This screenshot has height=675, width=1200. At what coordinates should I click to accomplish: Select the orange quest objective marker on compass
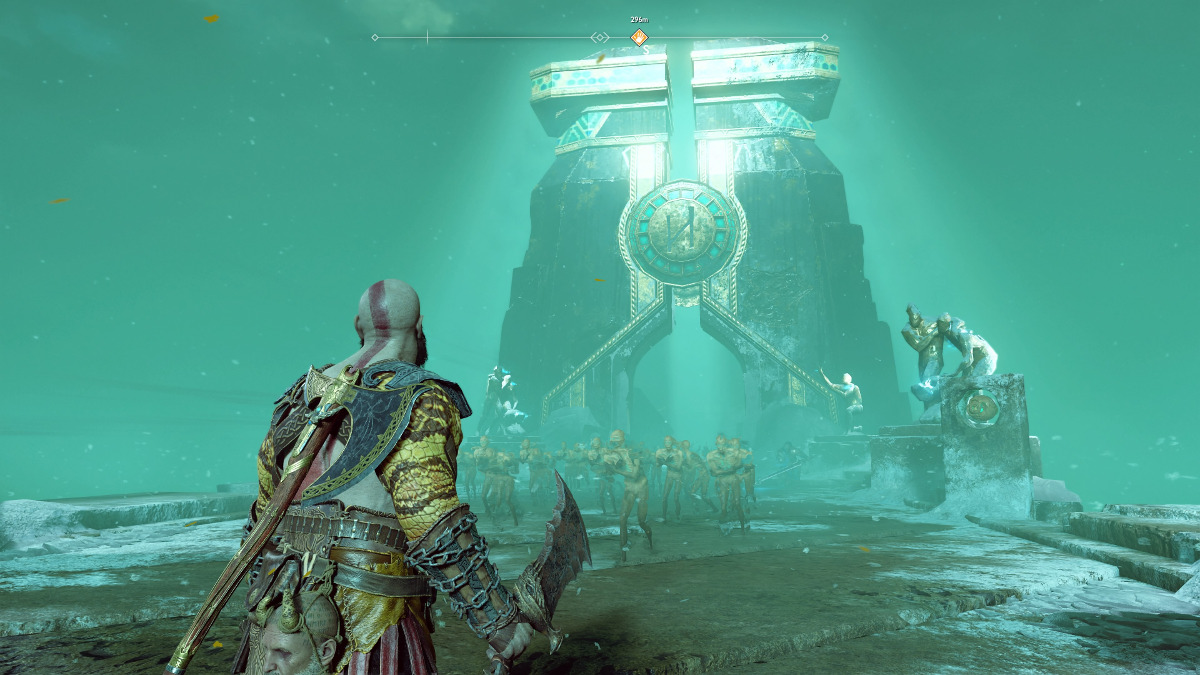639,38
